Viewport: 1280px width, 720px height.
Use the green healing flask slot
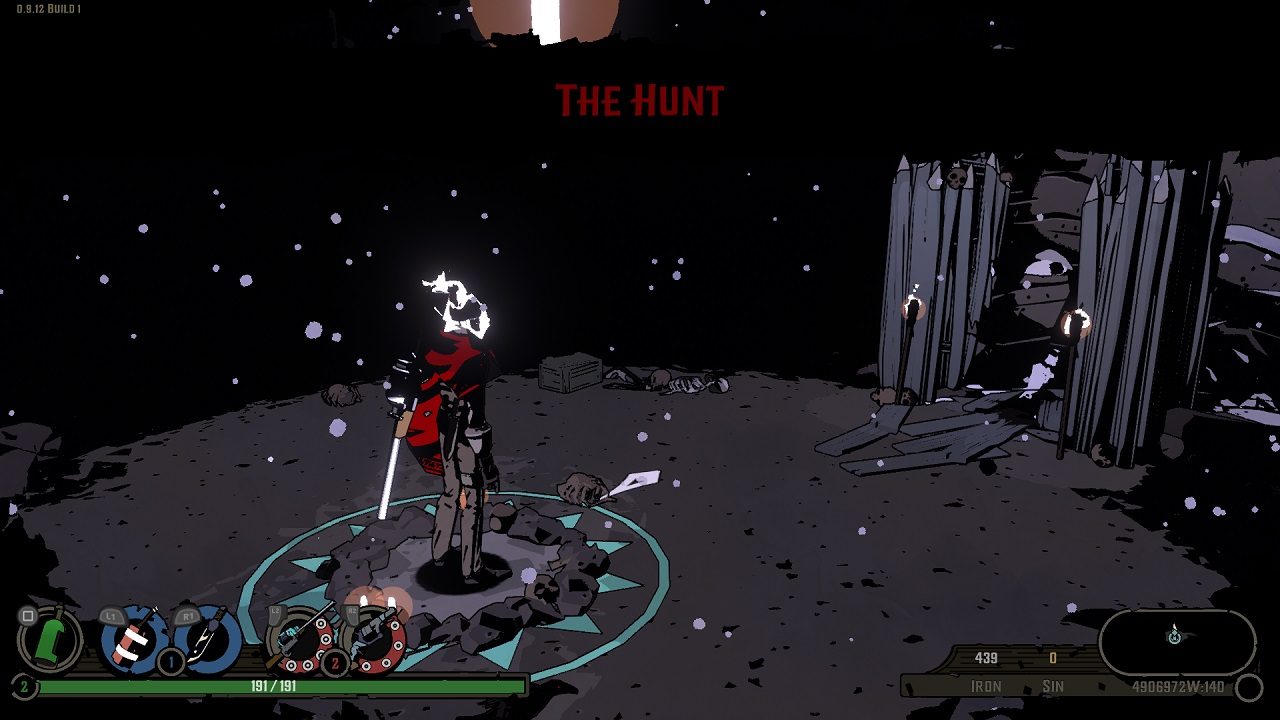pyautogui.click(x=50, y=640)
